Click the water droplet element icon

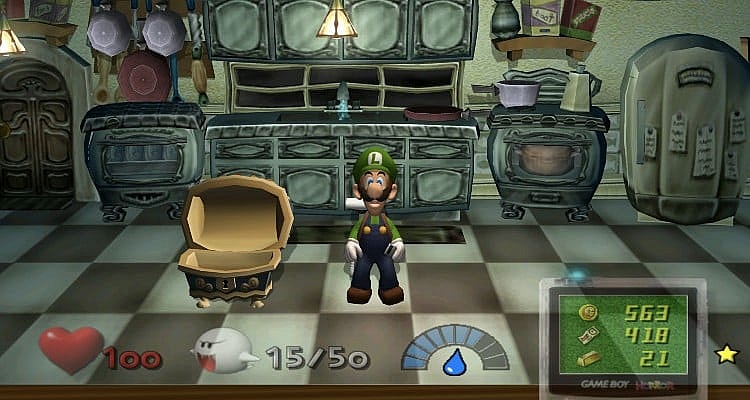click(x=455, y=359)
